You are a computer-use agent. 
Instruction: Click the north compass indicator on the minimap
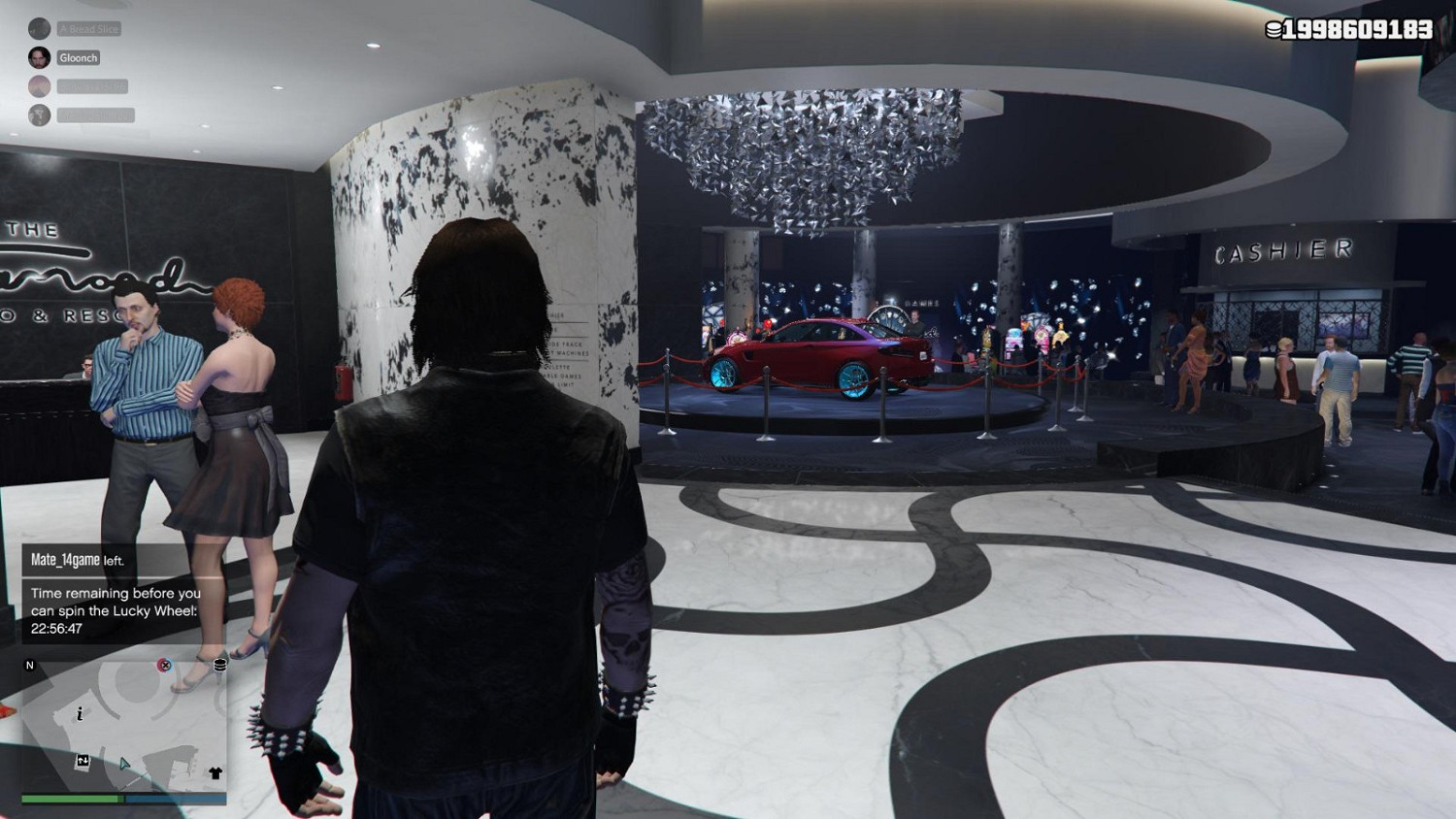(x=30, y=665)
